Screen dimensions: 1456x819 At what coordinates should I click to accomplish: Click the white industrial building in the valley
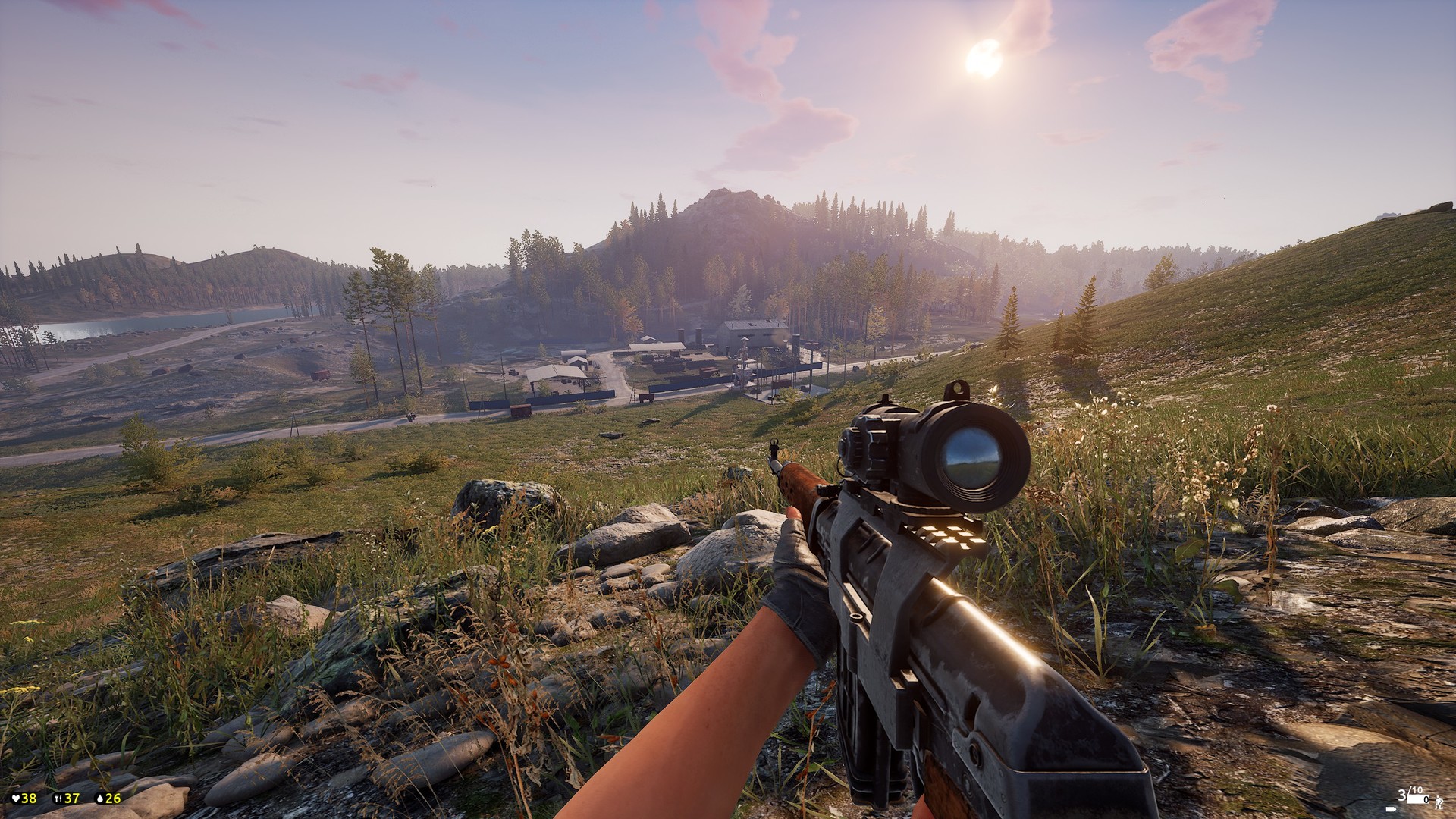coord(751,332)
